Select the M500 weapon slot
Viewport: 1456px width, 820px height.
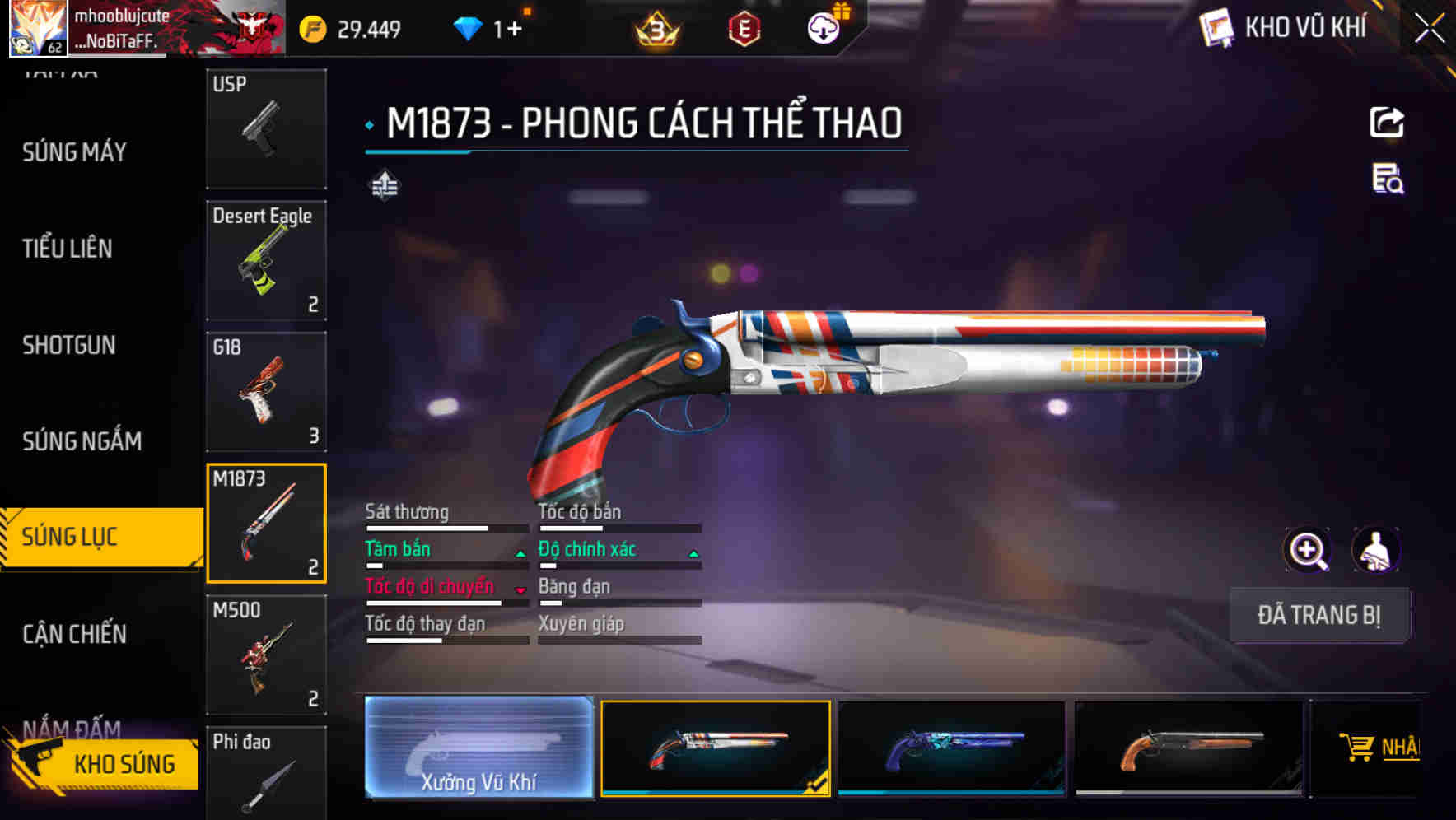(x=266, y=655)
